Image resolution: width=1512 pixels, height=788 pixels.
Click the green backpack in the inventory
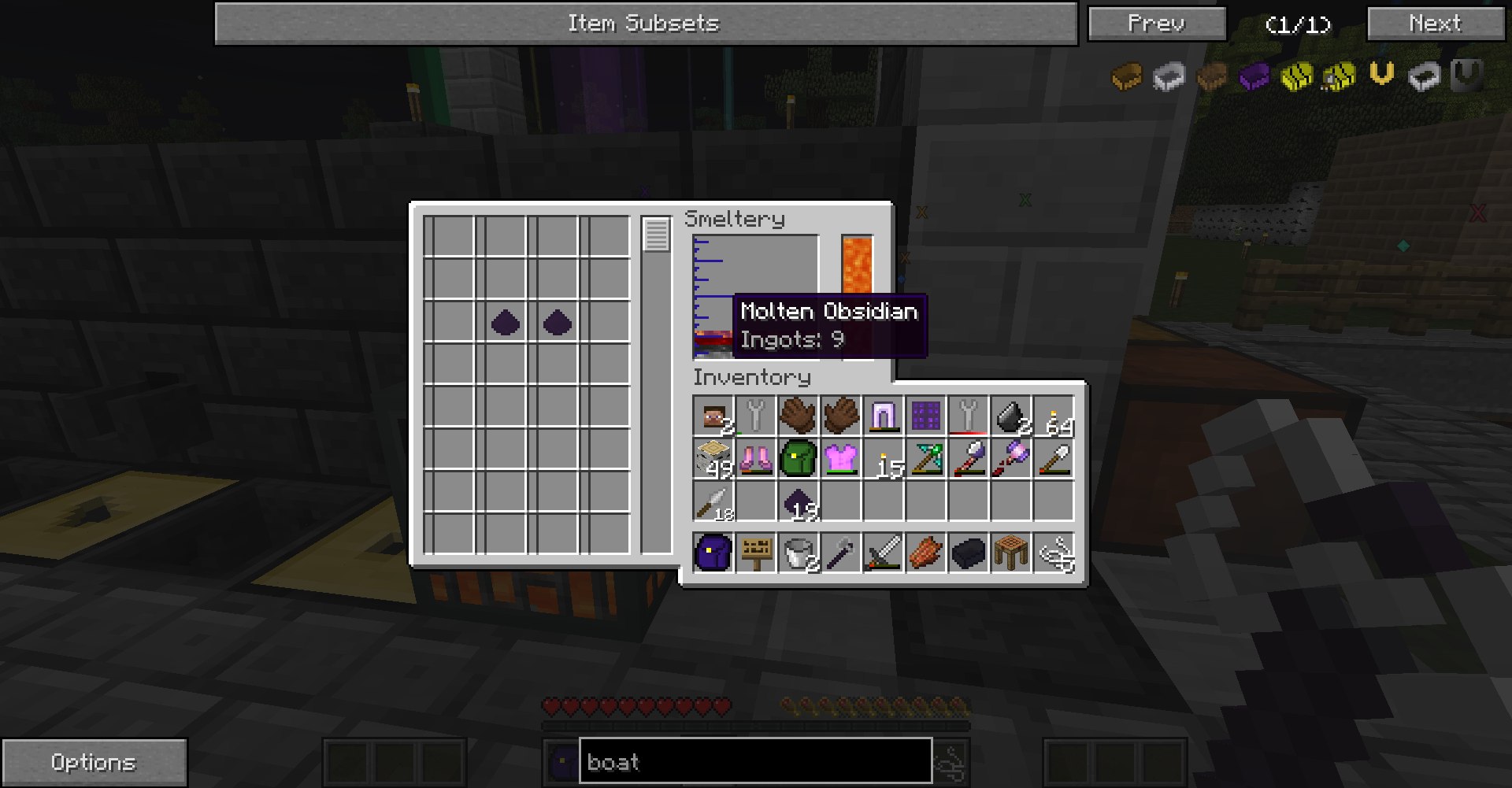(799, 459)
